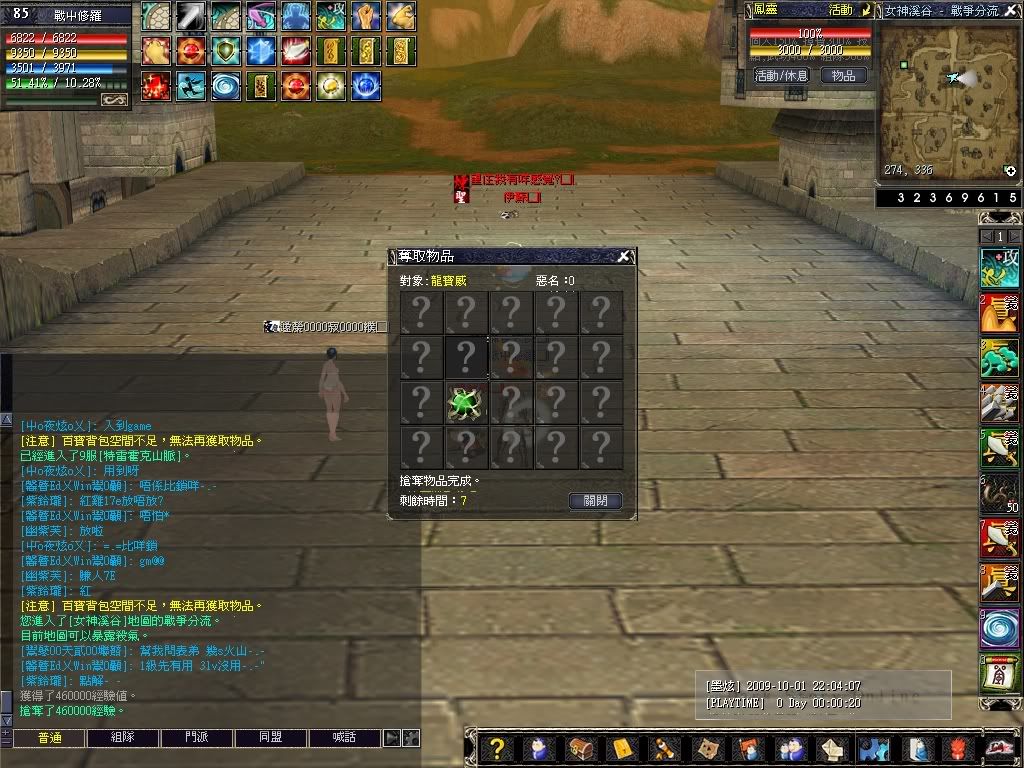1024x768 pixels.
Task: Select the running figure buff icon
Action: coord(191,86)
